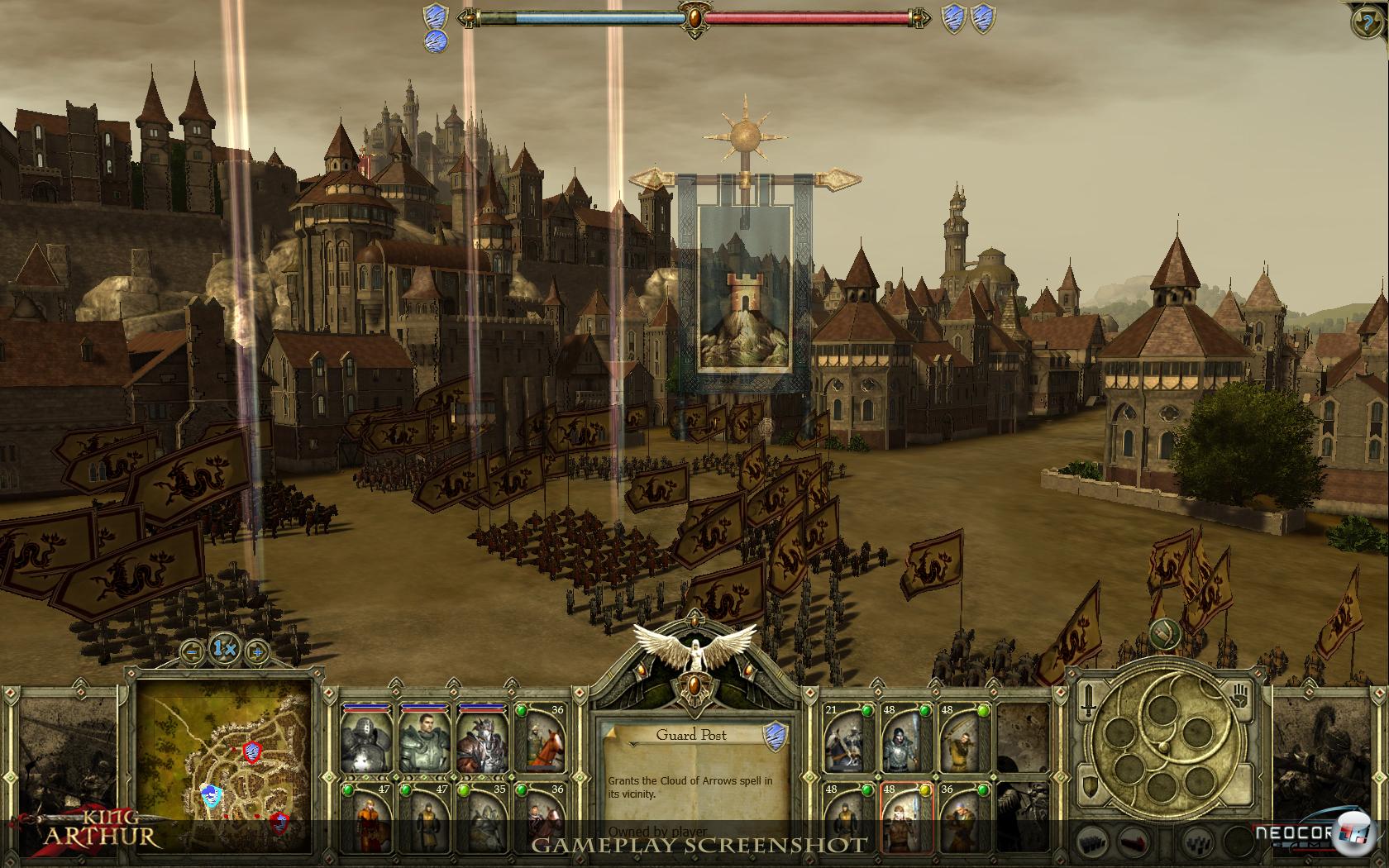
Task: Select the Guard Post castle banner
Action: pos(744,289)
